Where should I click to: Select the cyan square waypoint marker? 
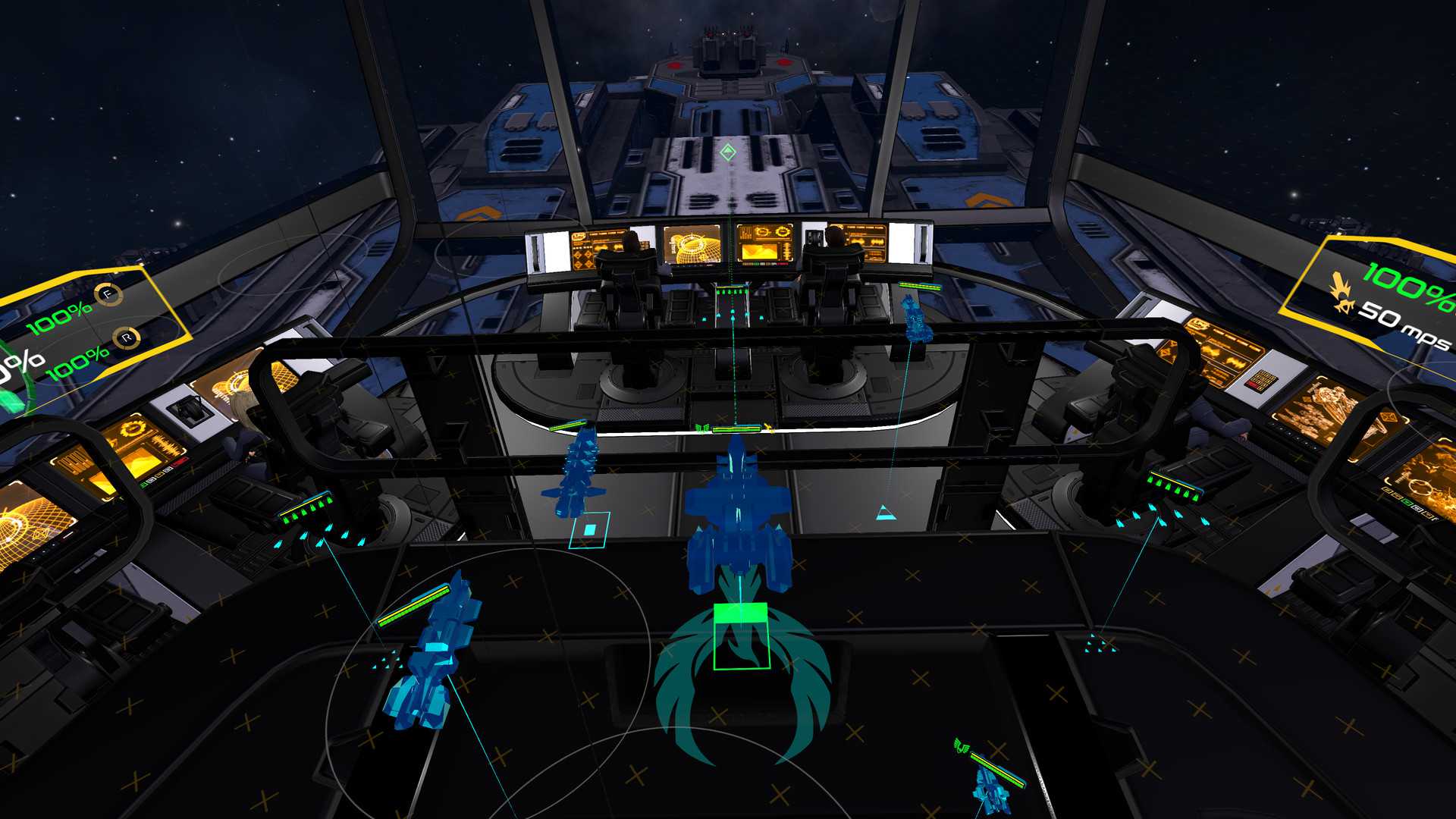[x=590, y=530]
